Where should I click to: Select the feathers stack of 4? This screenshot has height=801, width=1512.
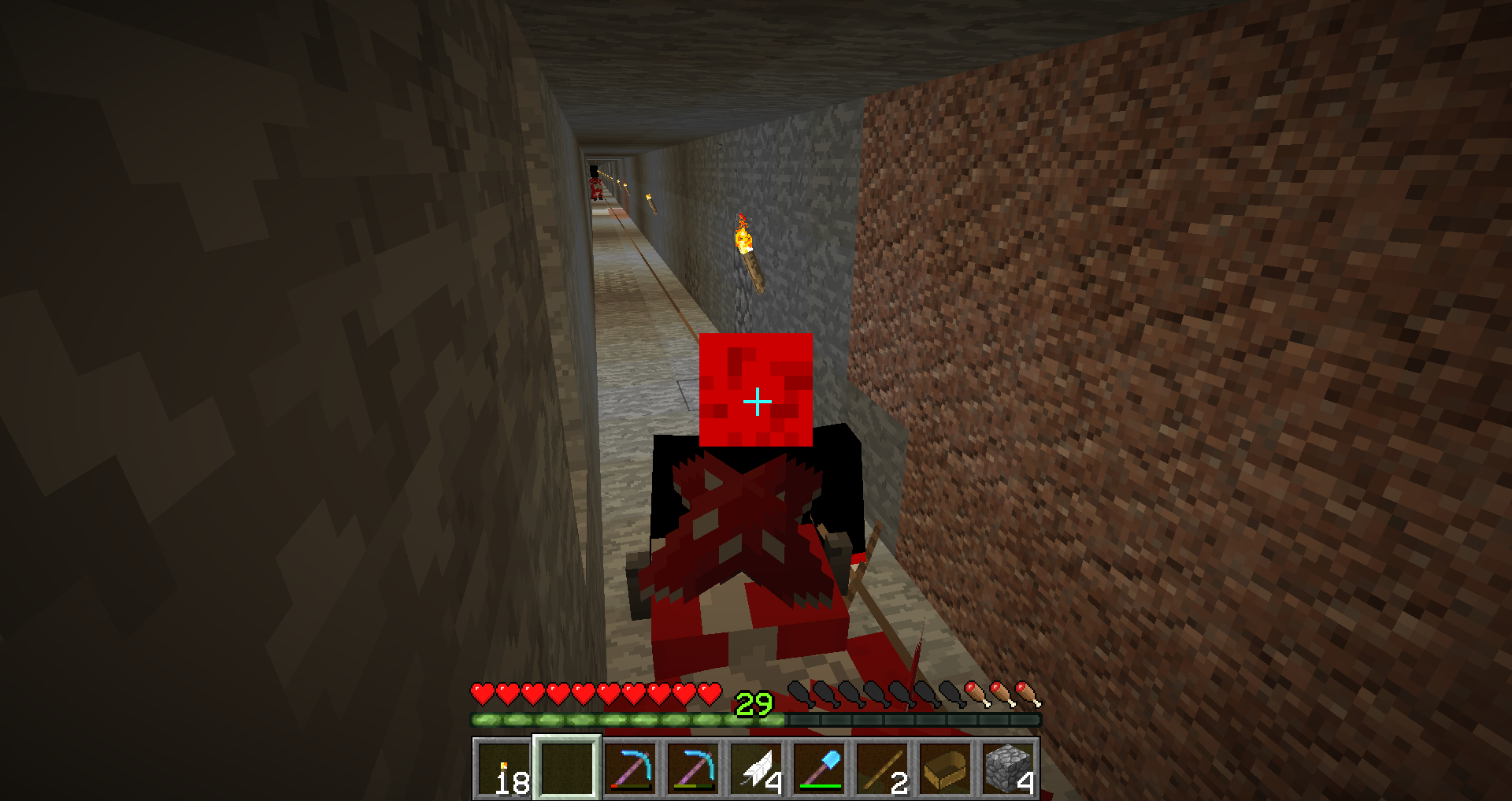tap(756, 769)
